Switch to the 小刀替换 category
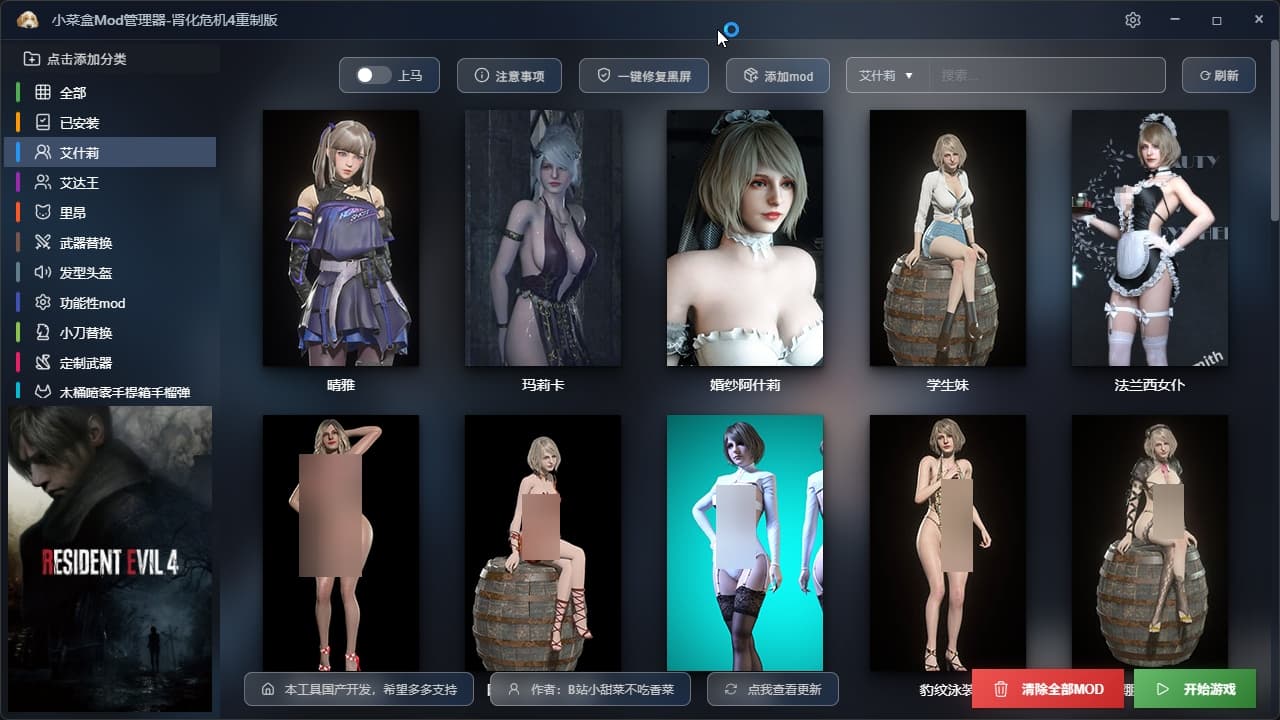Image resolution: width=1280 pixels, height=720 pixels. click(86, 333)
